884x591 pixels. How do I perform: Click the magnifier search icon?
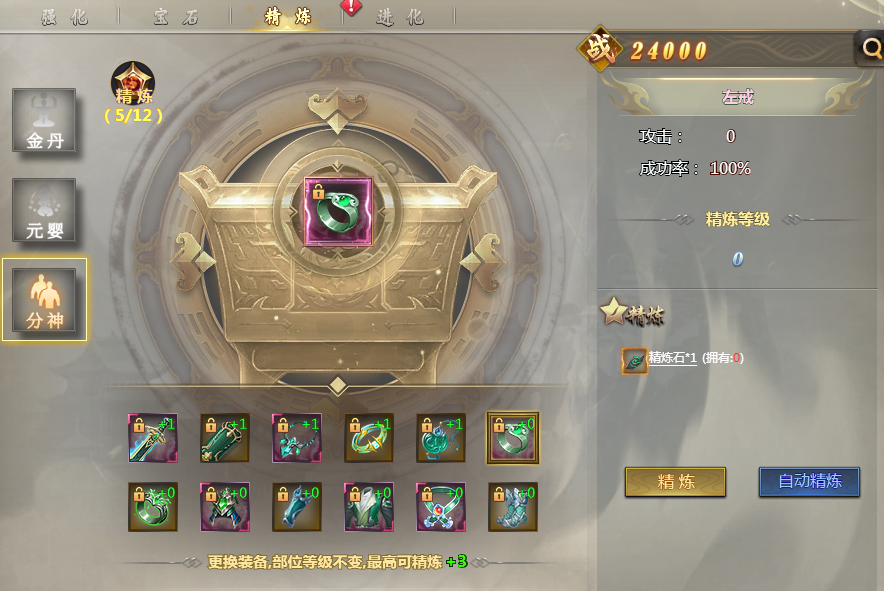tap(870, 47)
